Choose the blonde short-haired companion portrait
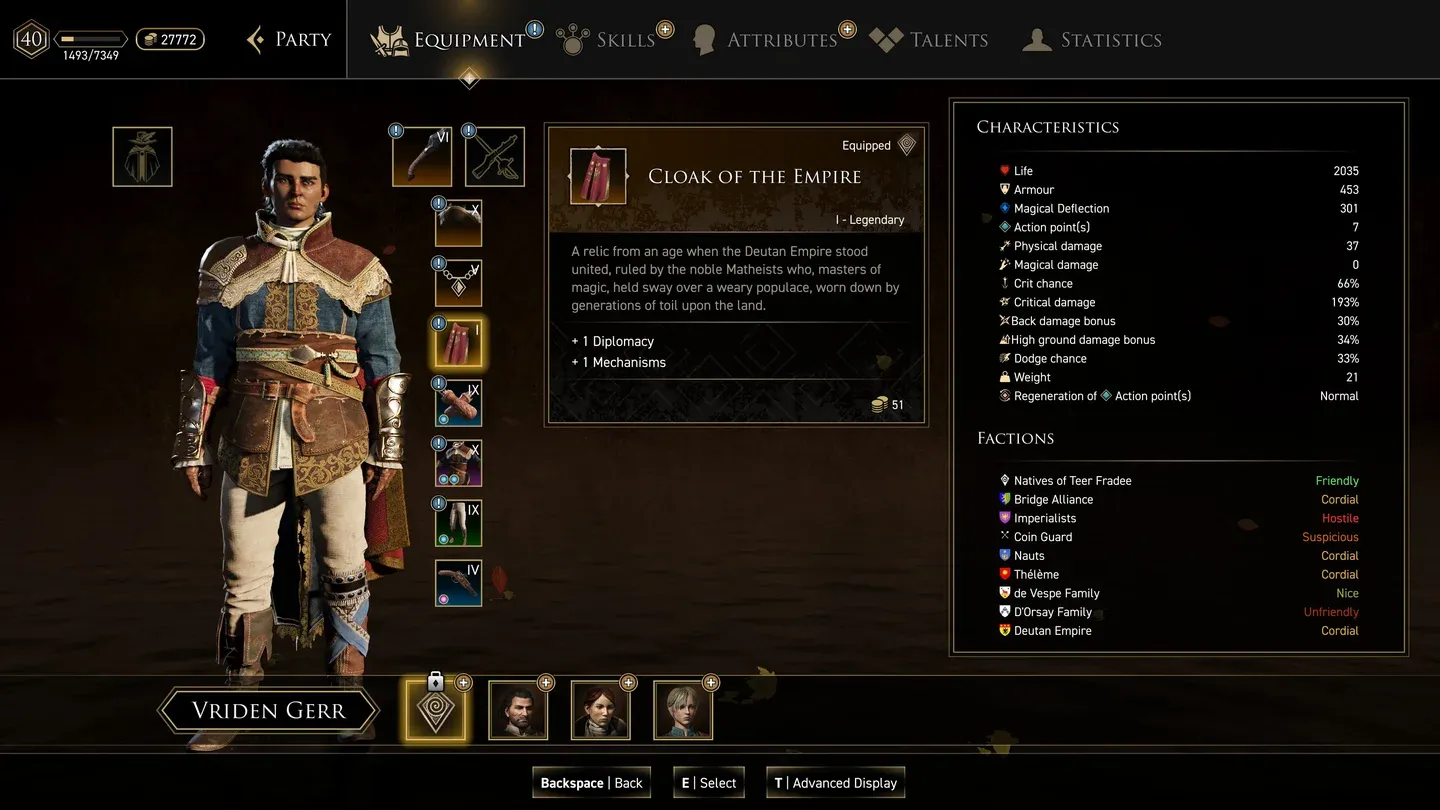The width and height of the screenshot is (1440, 810). (683, 710)
